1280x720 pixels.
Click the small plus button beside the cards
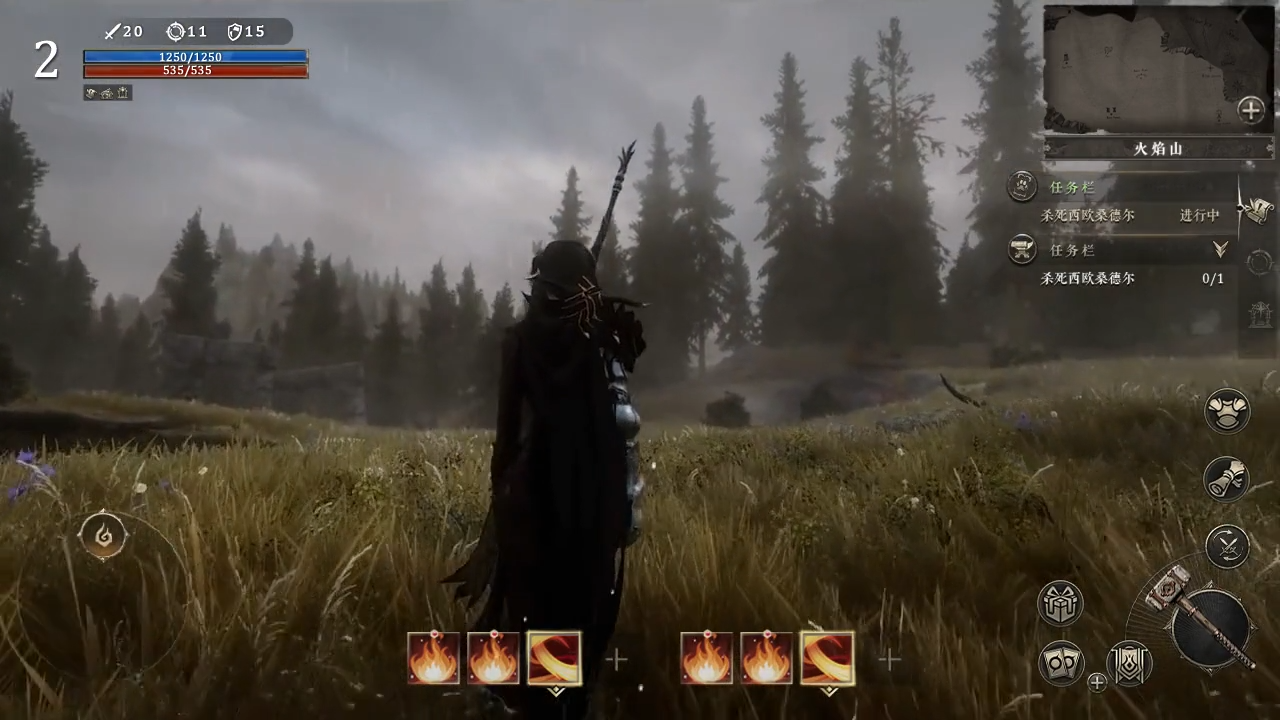[1097, 683]
